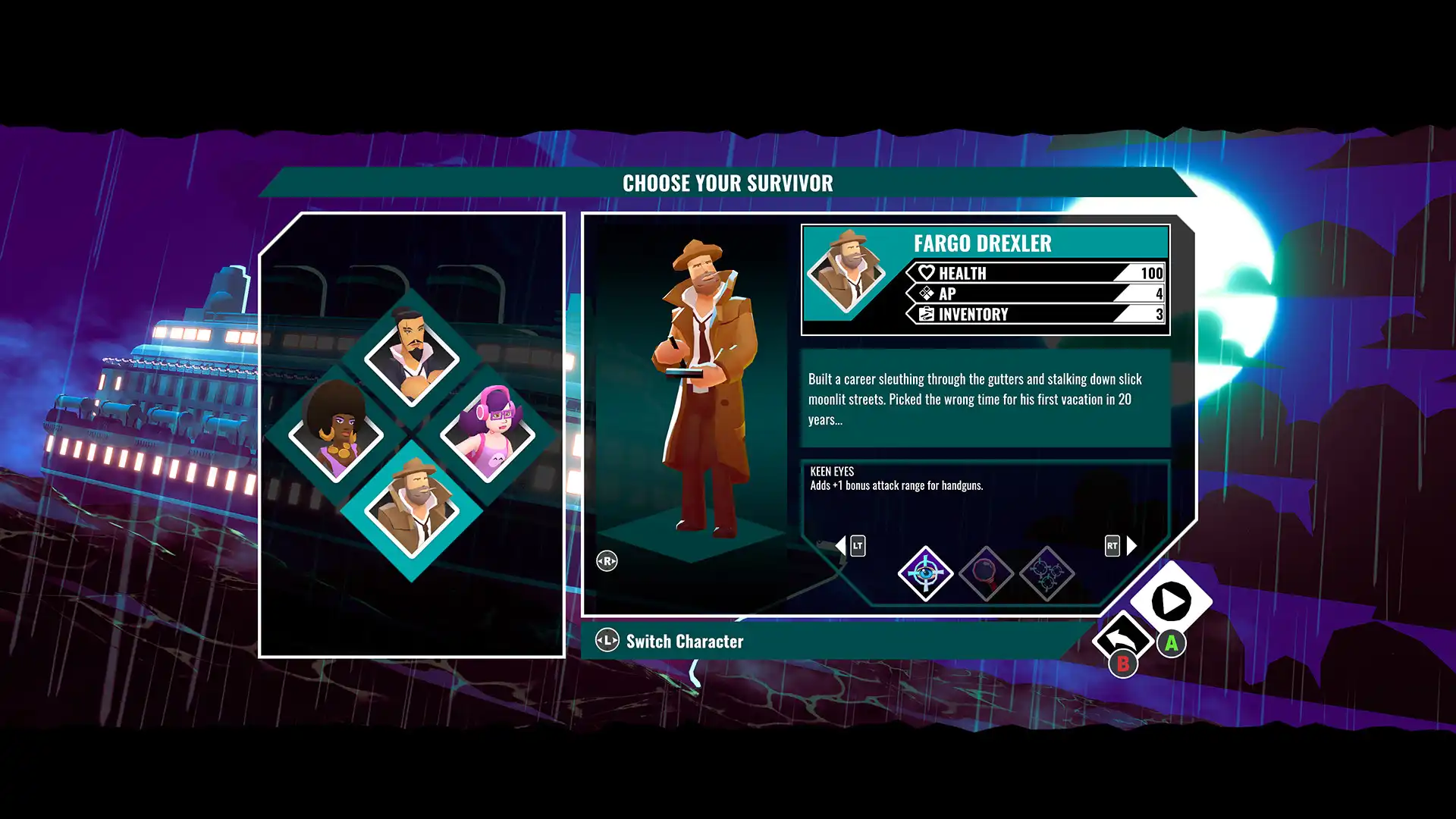Click the CHOOSE YOUR SURVIVOR header banner

click(x=726, y=183)
